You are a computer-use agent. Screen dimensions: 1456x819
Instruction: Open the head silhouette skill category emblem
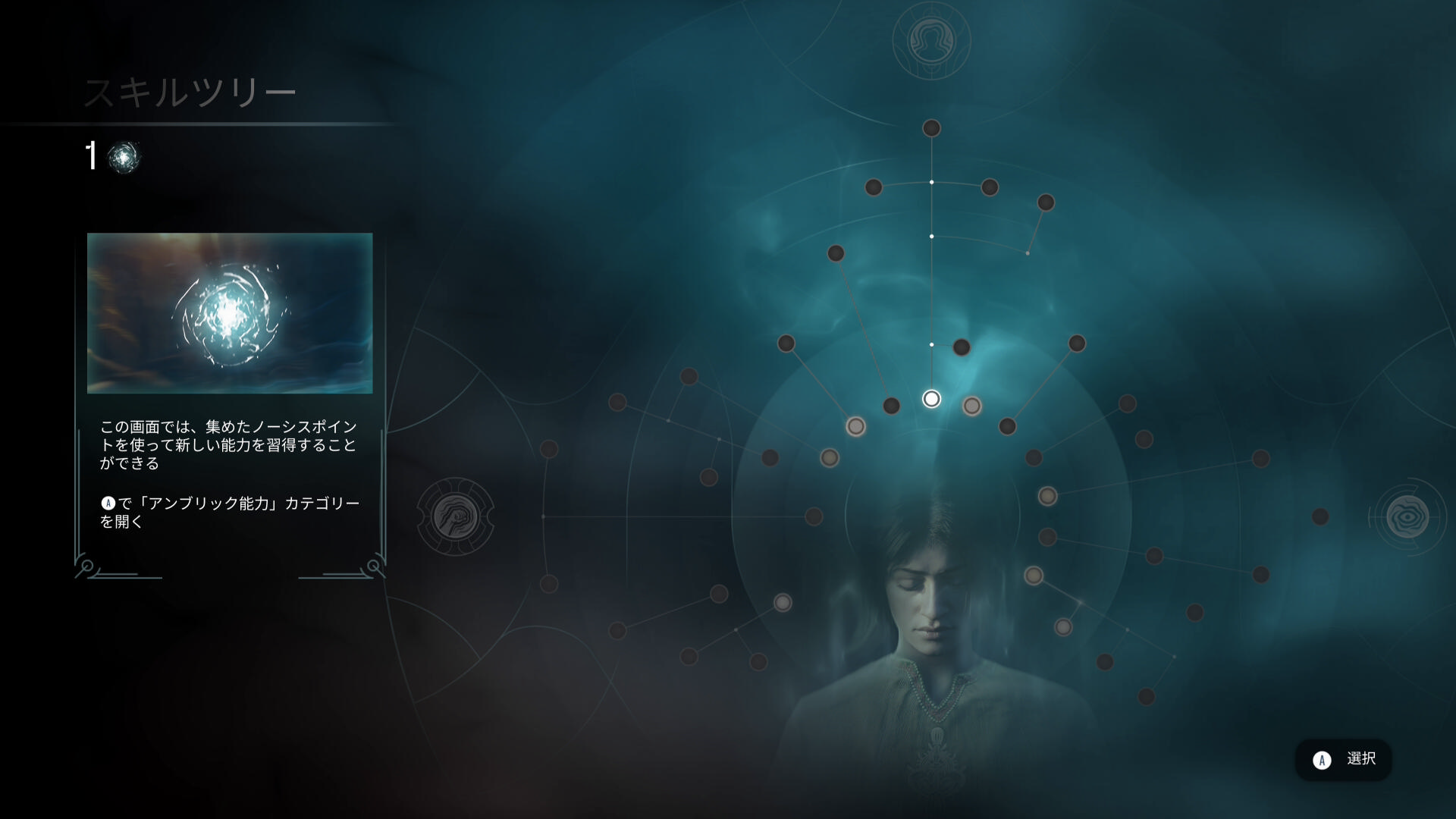[x=931, y=40]
